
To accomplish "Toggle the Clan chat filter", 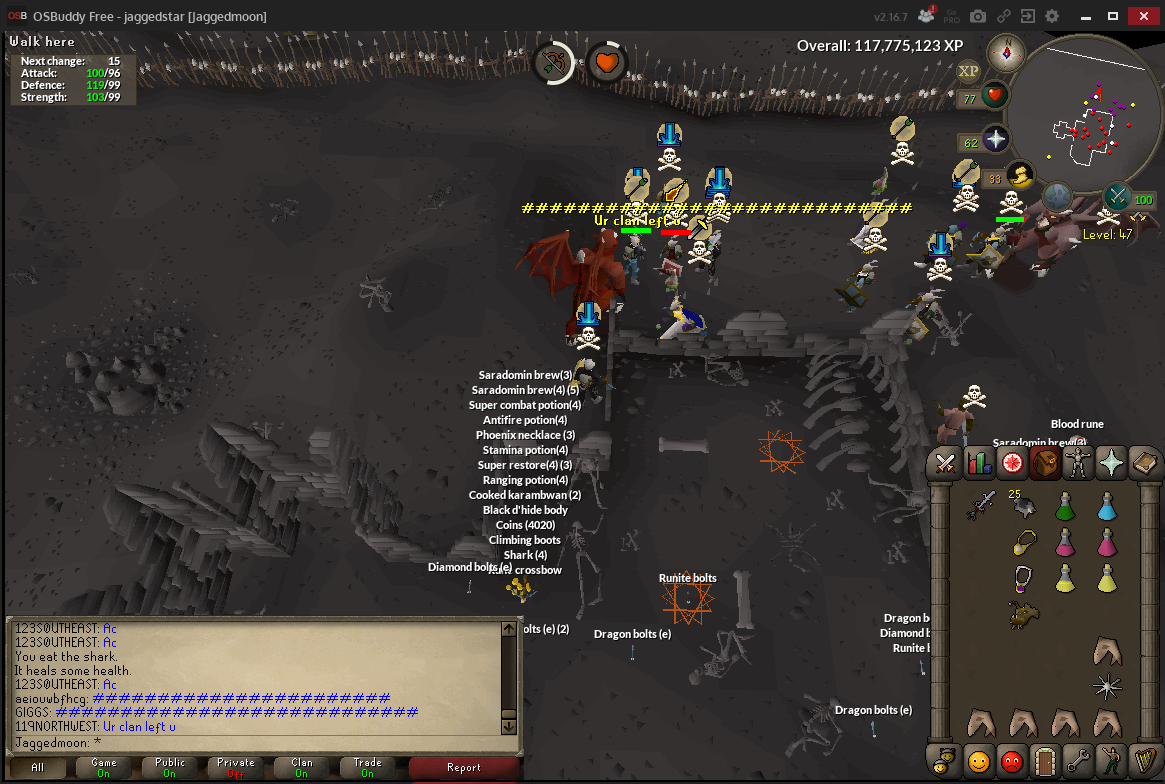I will (x=302, y=768).
